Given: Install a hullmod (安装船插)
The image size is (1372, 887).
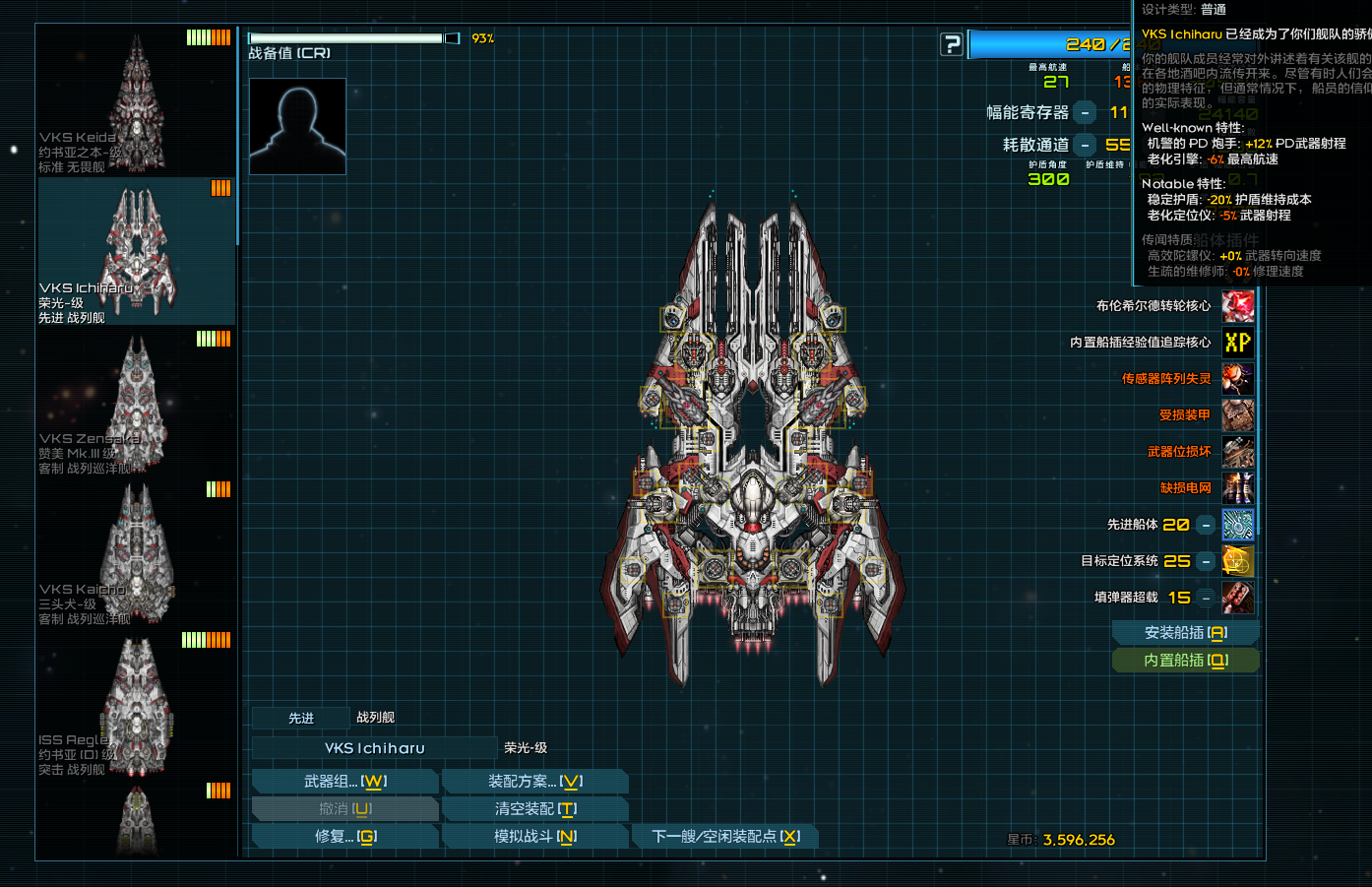Looking at the screenshot, I should (x=1185, y=633).
